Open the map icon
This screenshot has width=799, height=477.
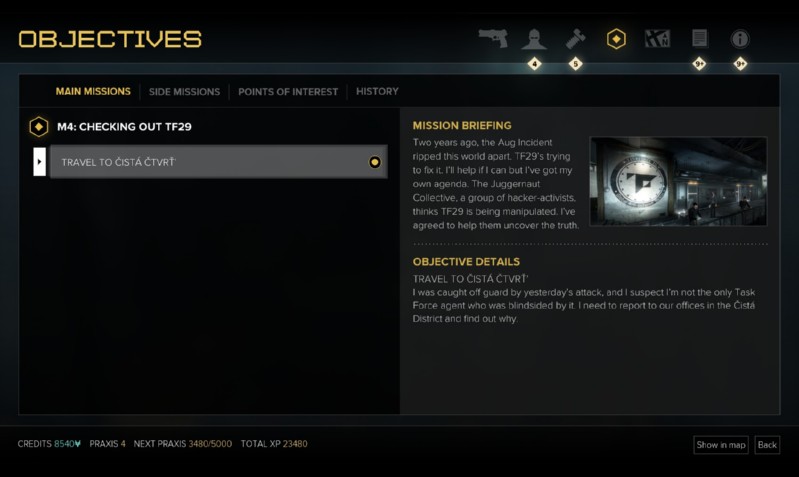point(657,39)
